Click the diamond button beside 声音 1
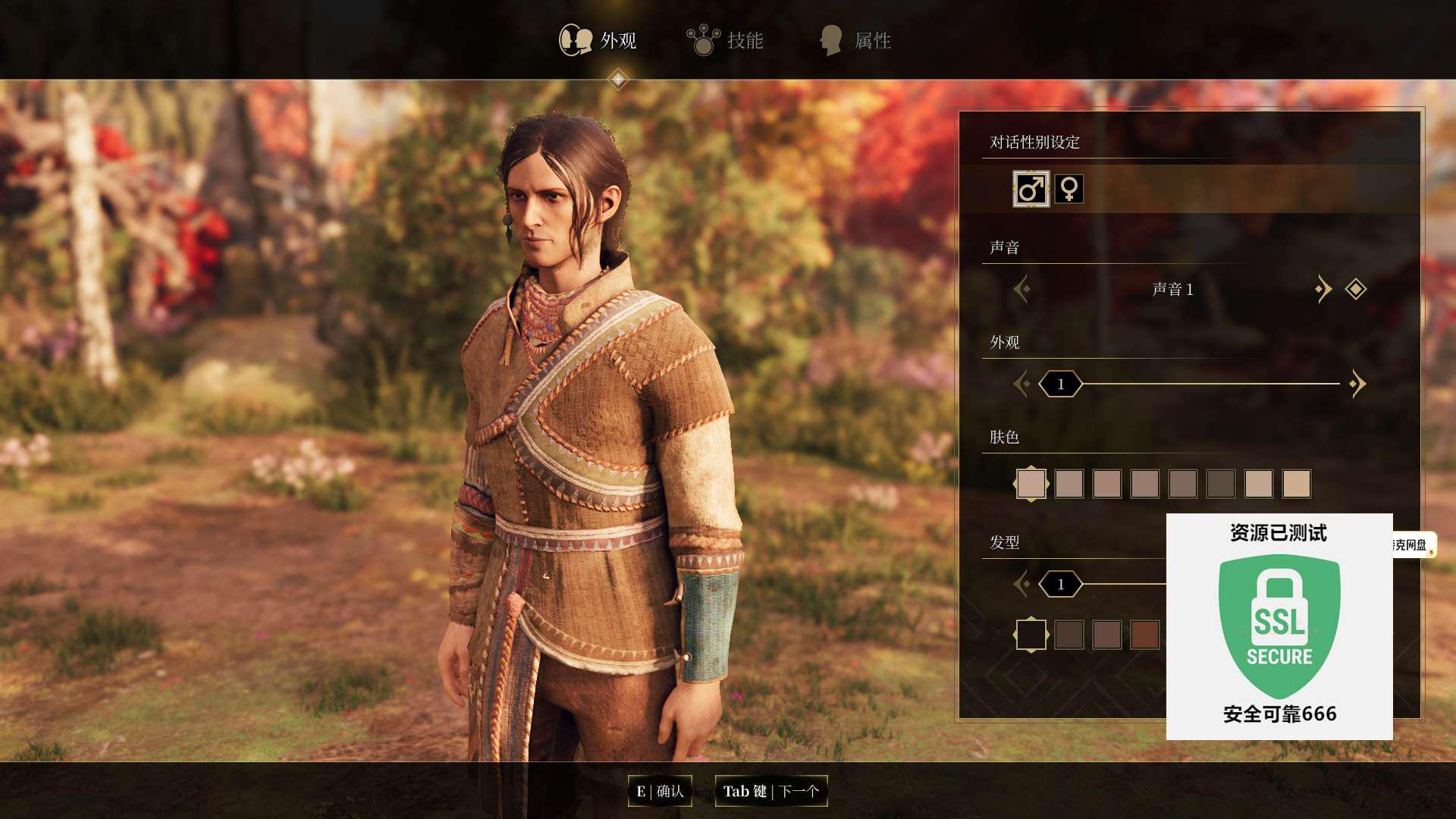The height and width of the screenshot is (819, 1456). pyautogui.click(x=1355, y=289)
